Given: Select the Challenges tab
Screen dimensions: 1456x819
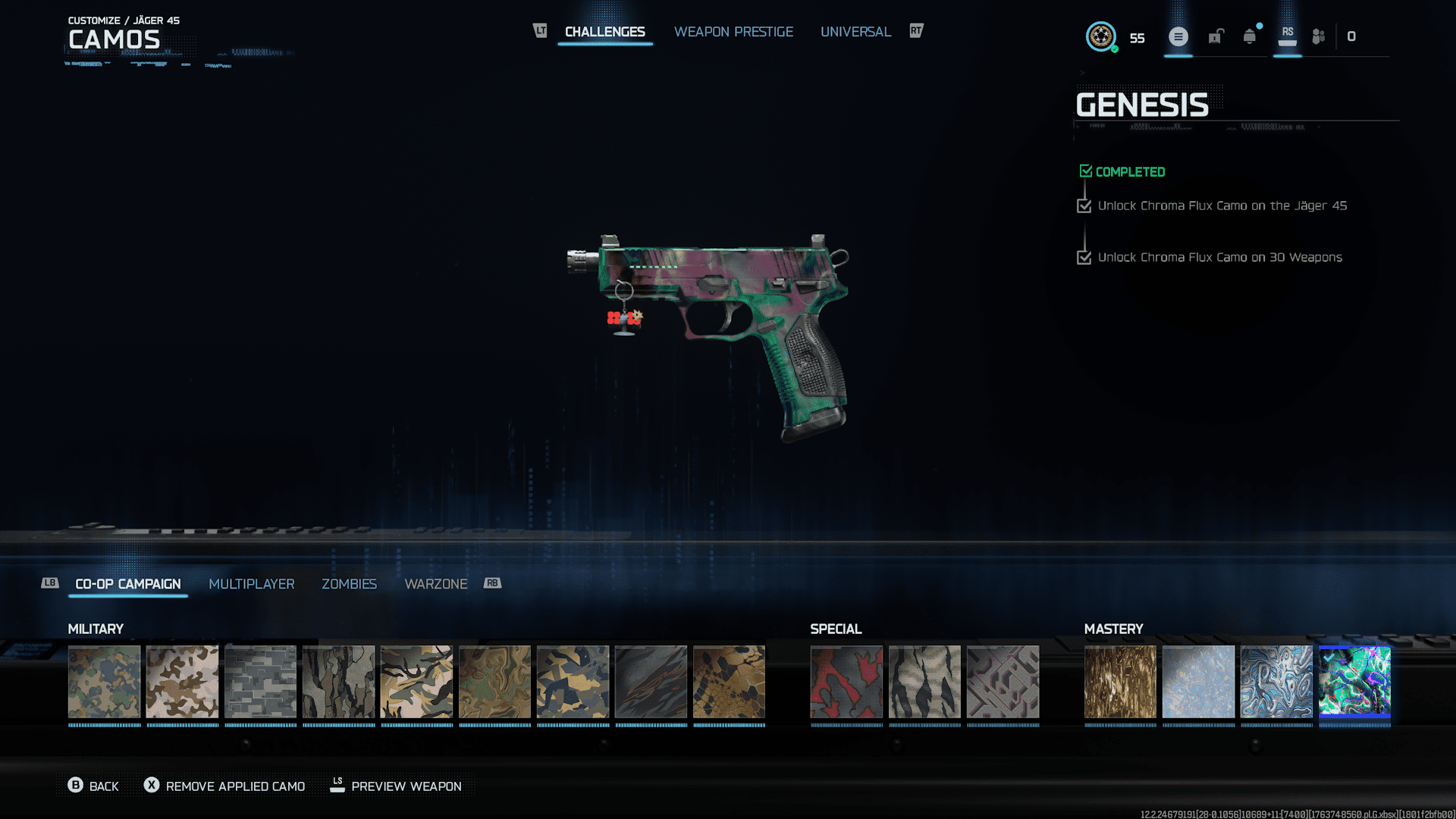Looking at the screenshot, I should [x=604, y=32].
